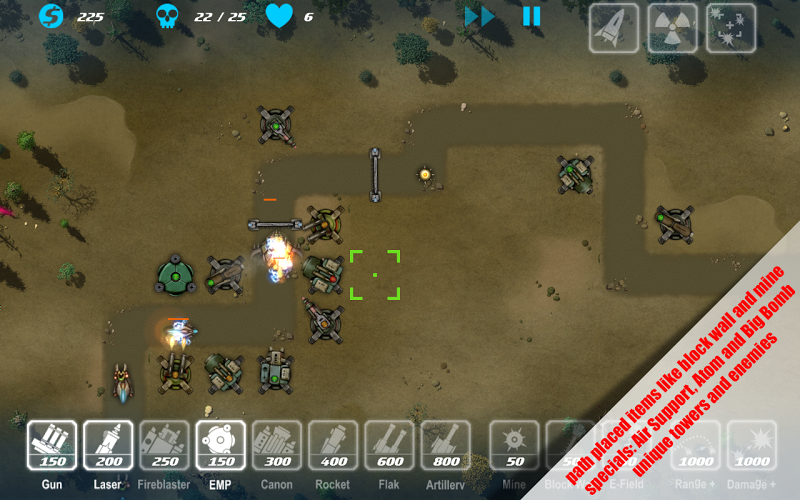
Task: Choose the Laser tower
Action: tap(108, 445)
